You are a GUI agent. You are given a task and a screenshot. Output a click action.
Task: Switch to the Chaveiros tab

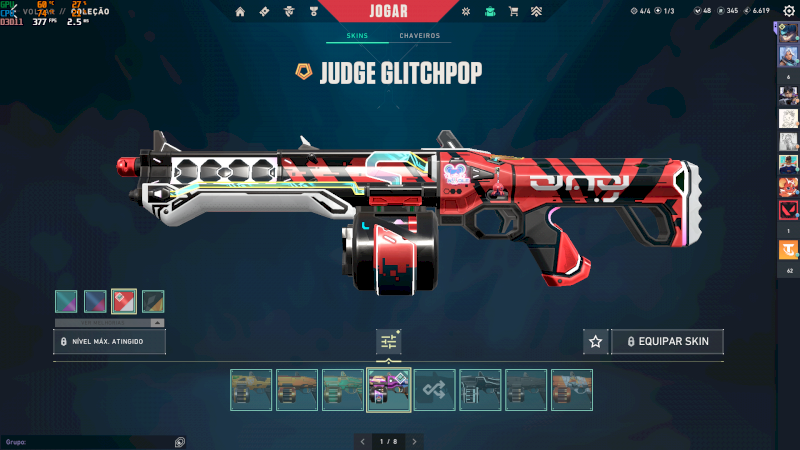pos(419,36)
